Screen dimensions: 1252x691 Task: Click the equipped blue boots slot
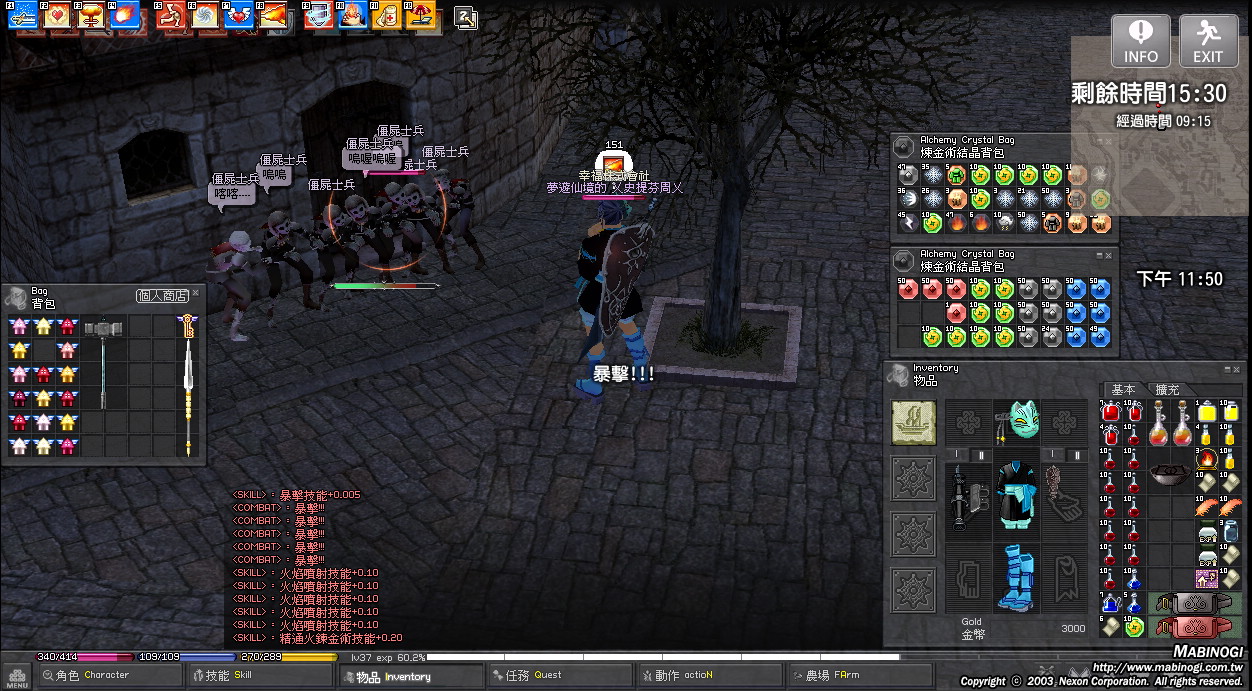pos(1019,576)
